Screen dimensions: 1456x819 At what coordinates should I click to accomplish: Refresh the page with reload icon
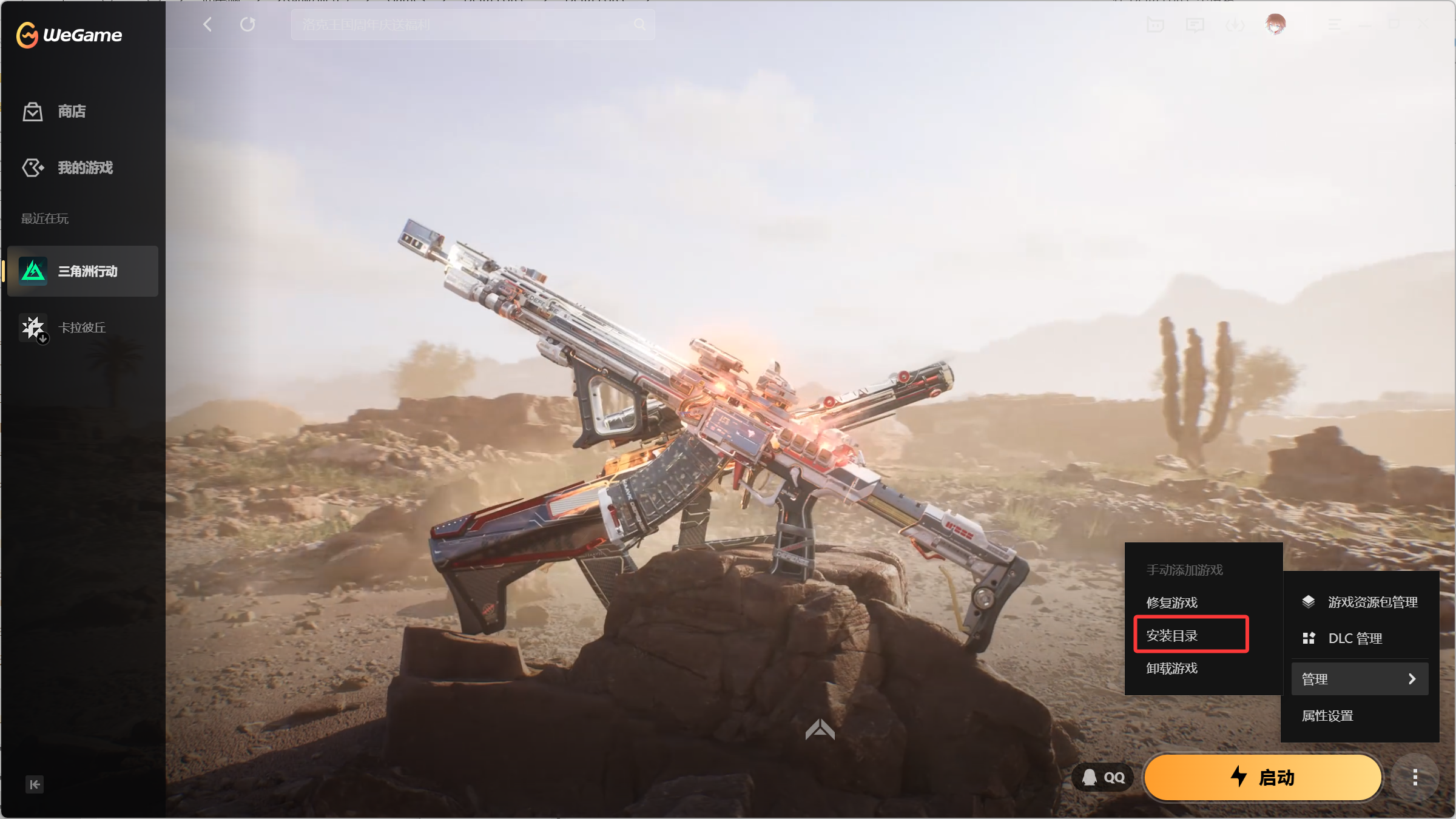pos(248,24)
